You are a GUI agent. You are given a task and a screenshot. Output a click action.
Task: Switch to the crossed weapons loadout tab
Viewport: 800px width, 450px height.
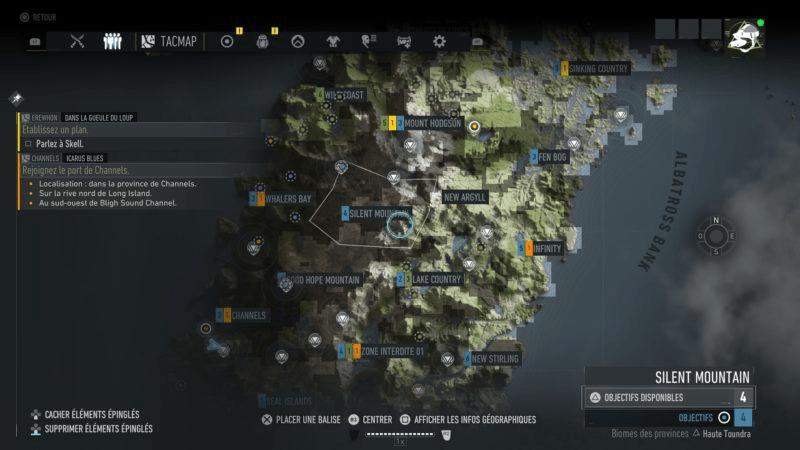79,41
